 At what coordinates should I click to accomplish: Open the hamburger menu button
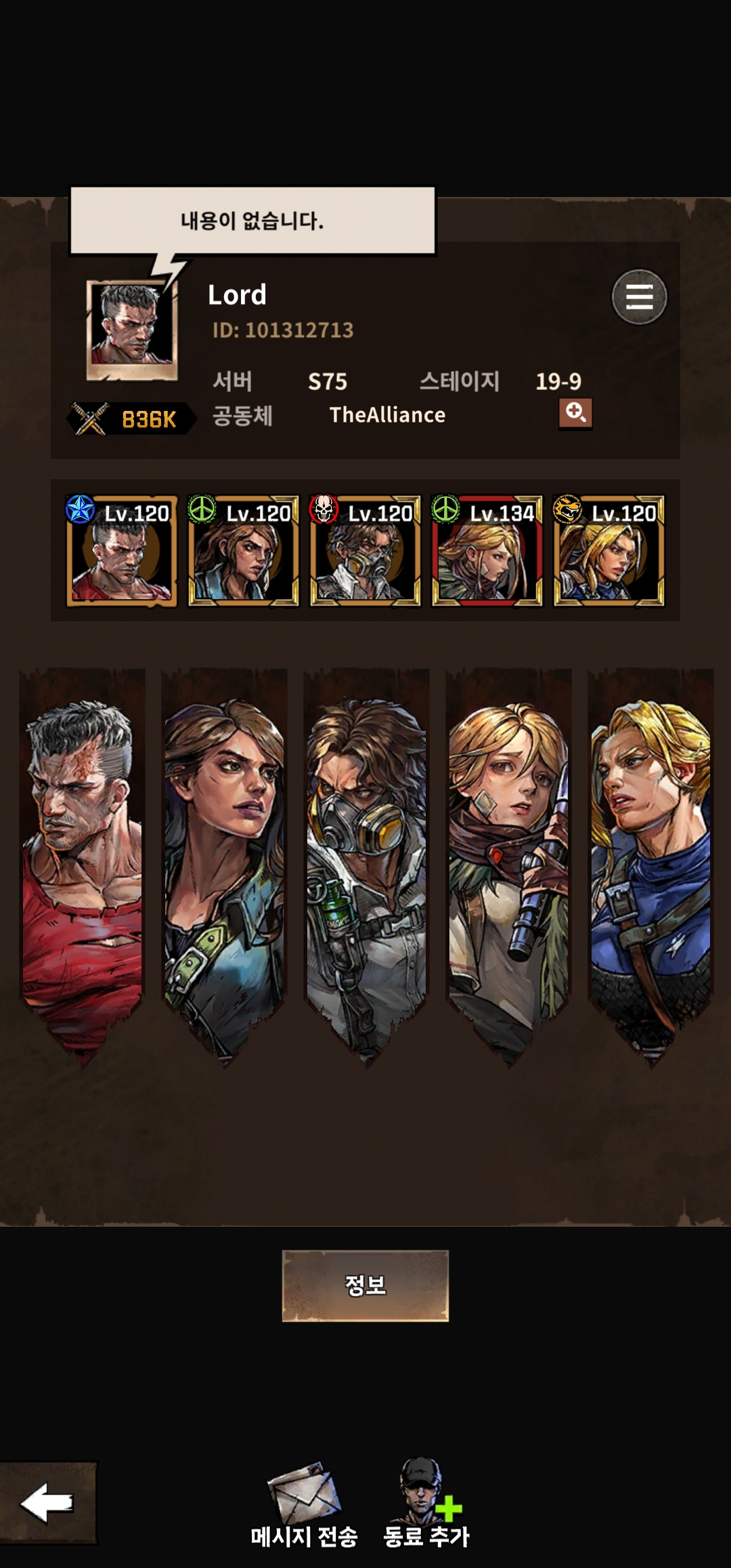click(639, 297)
